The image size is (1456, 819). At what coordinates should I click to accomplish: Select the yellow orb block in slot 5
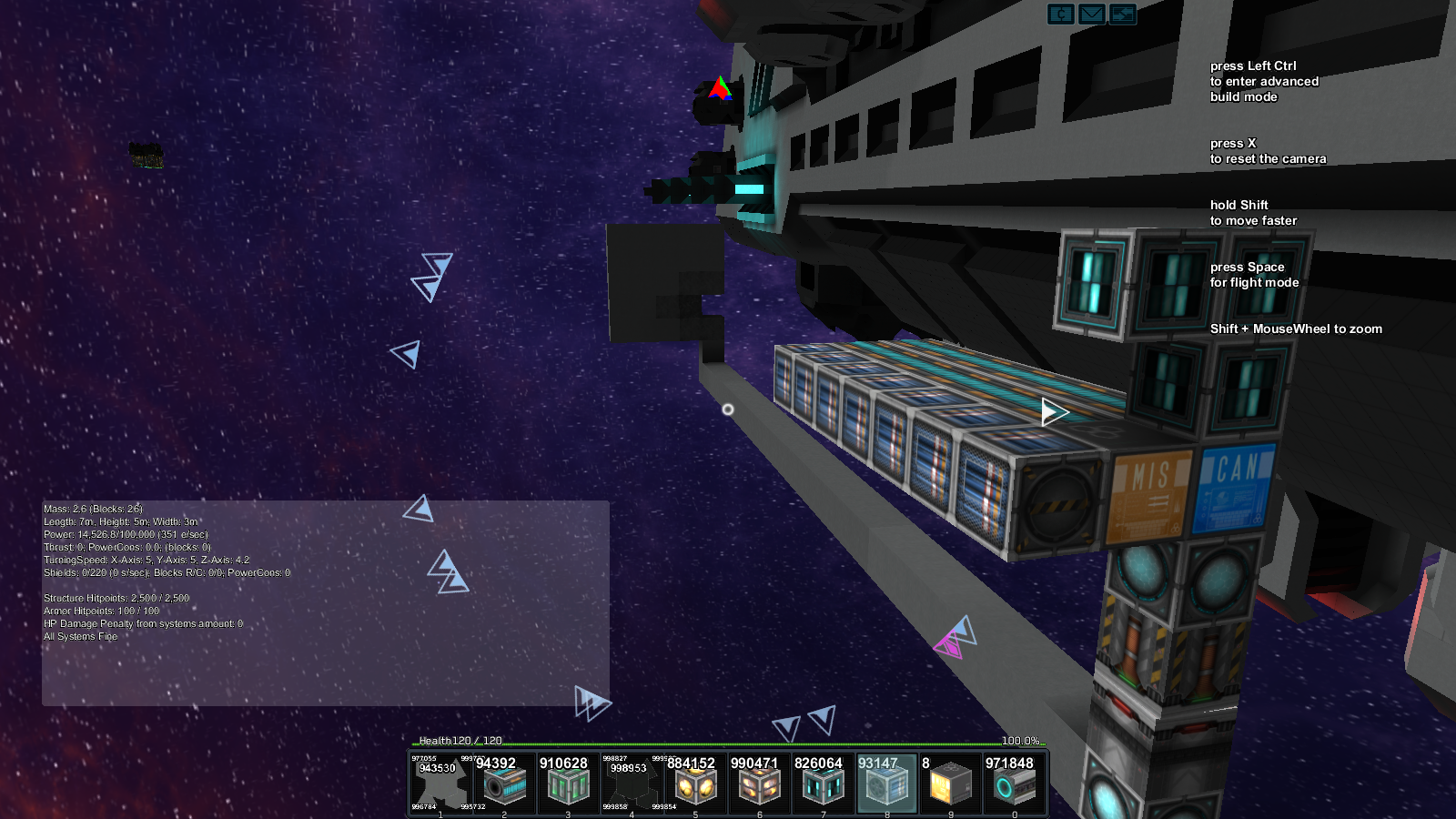695,784
